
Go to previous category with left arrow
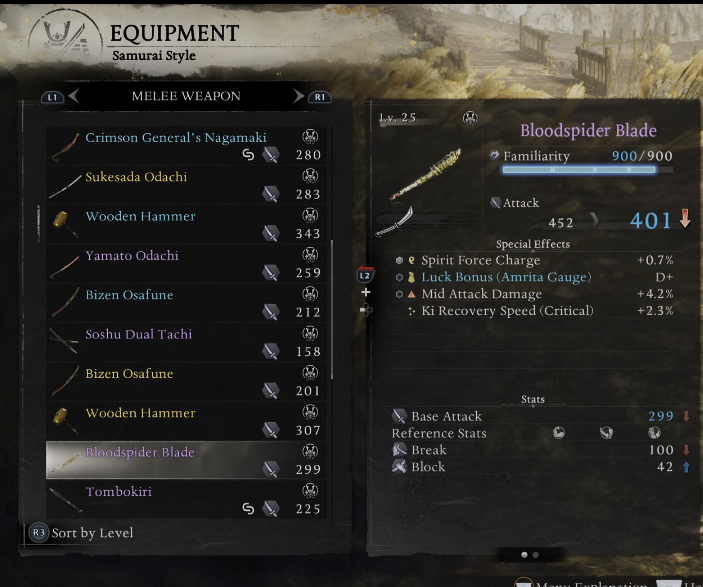tap(74, 97)
